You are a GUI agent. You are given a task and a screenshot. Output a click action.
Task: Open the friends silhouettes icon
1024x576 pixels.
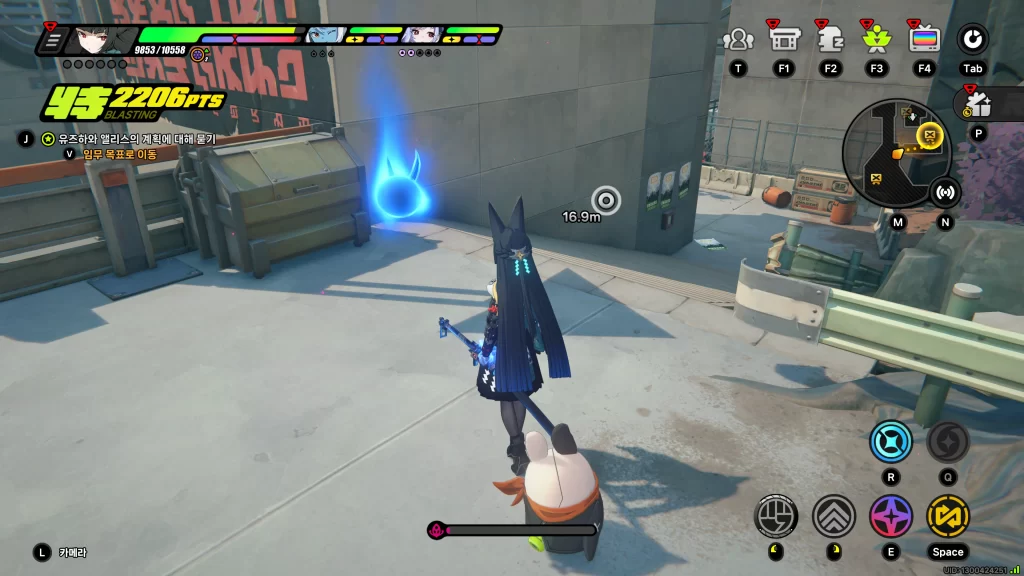coord(738,39)
